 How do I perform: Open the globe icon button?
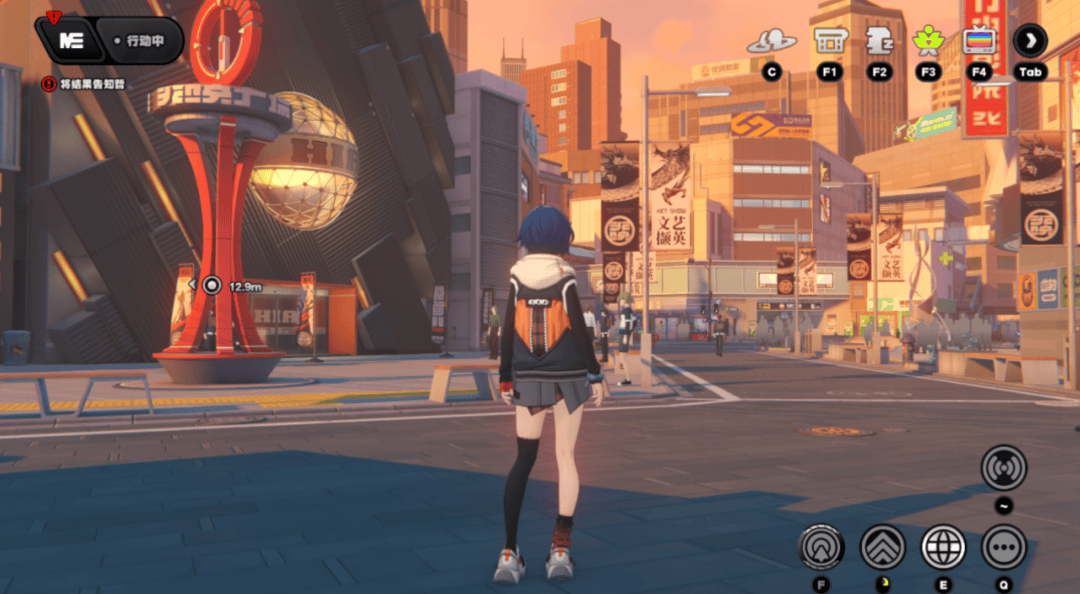pyautogui.click(x=943, y=547)
